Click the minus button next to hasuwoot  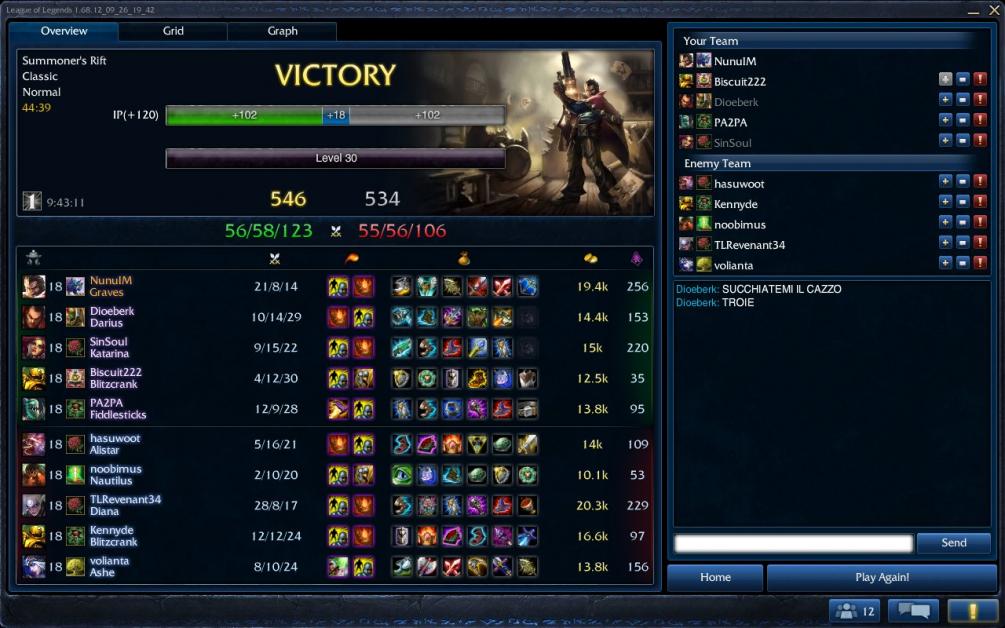point(962,182)
